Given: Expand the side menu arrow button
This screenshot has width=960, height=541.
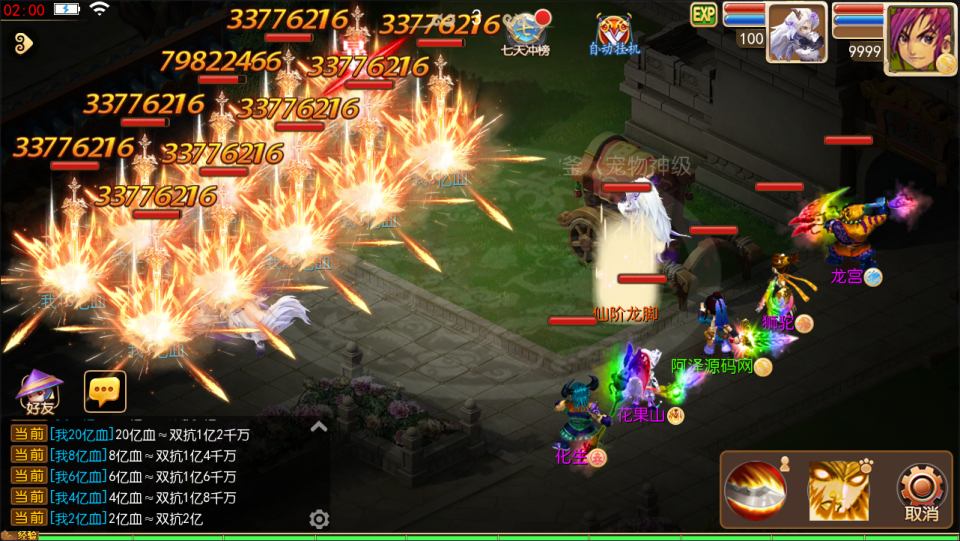Looking at the screenshot, I should point(25,43).
